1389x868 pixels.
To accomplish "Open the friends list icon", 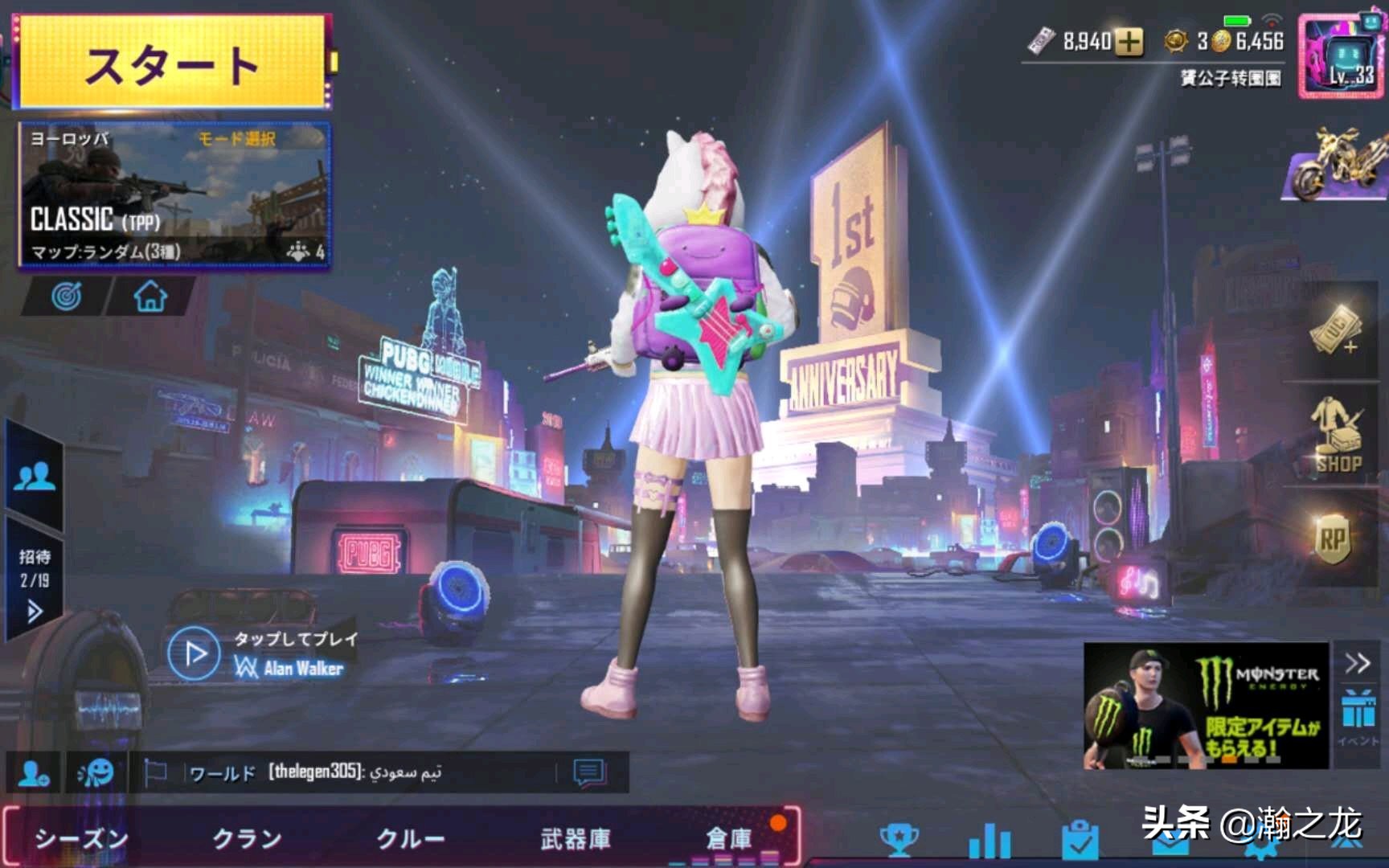I will 34,477.
